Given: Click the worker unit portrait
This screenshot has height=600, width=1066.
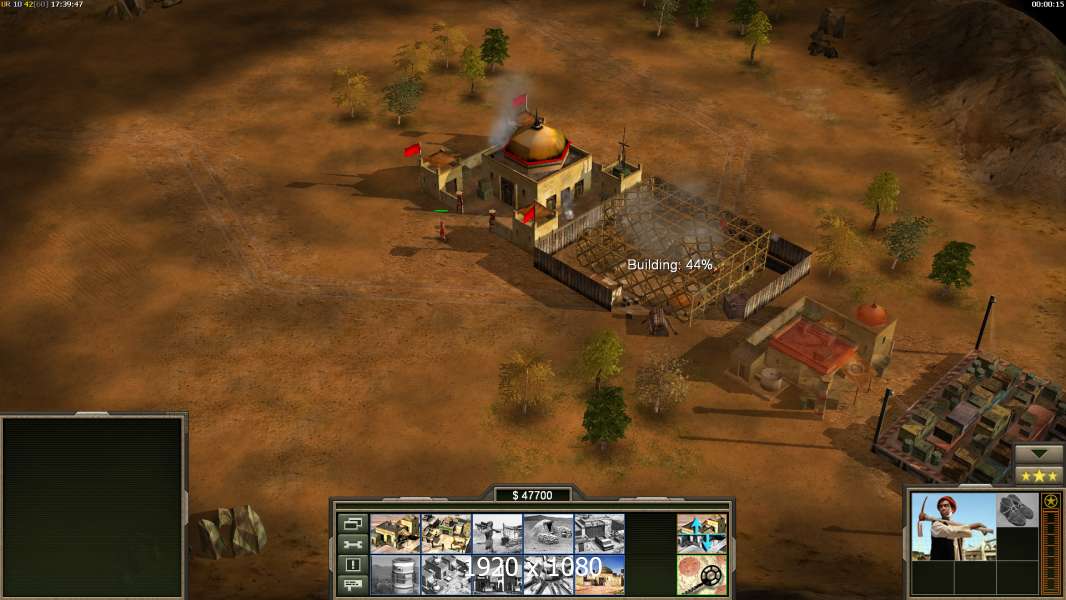Looking at the screenshot, I should coord(953,526).
